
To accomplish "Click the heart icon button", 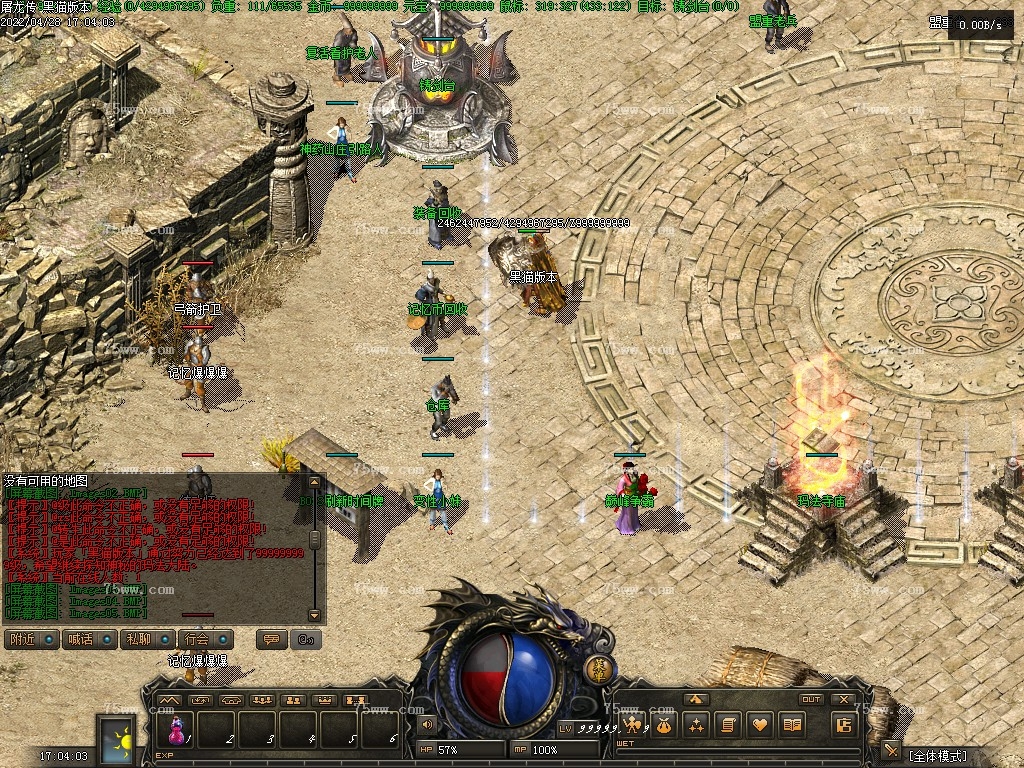I will click(761, 725).
